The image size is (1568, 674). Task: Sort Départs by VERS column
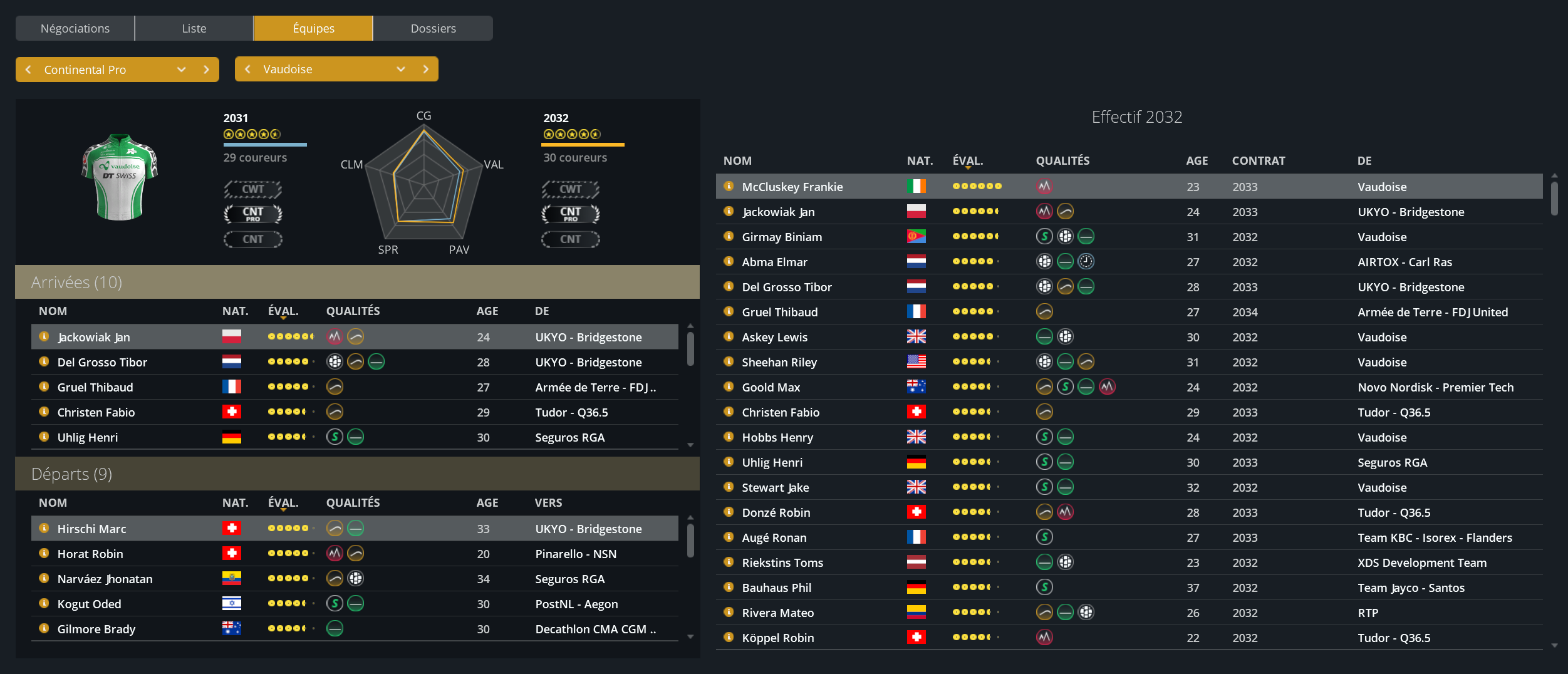[x=548, y=502]
